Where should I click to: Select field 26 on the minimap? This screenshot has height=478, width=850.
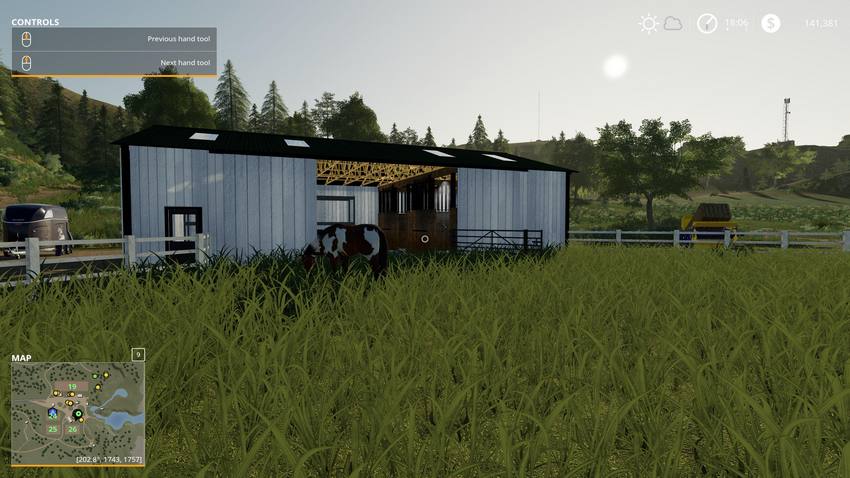(72, 429)
